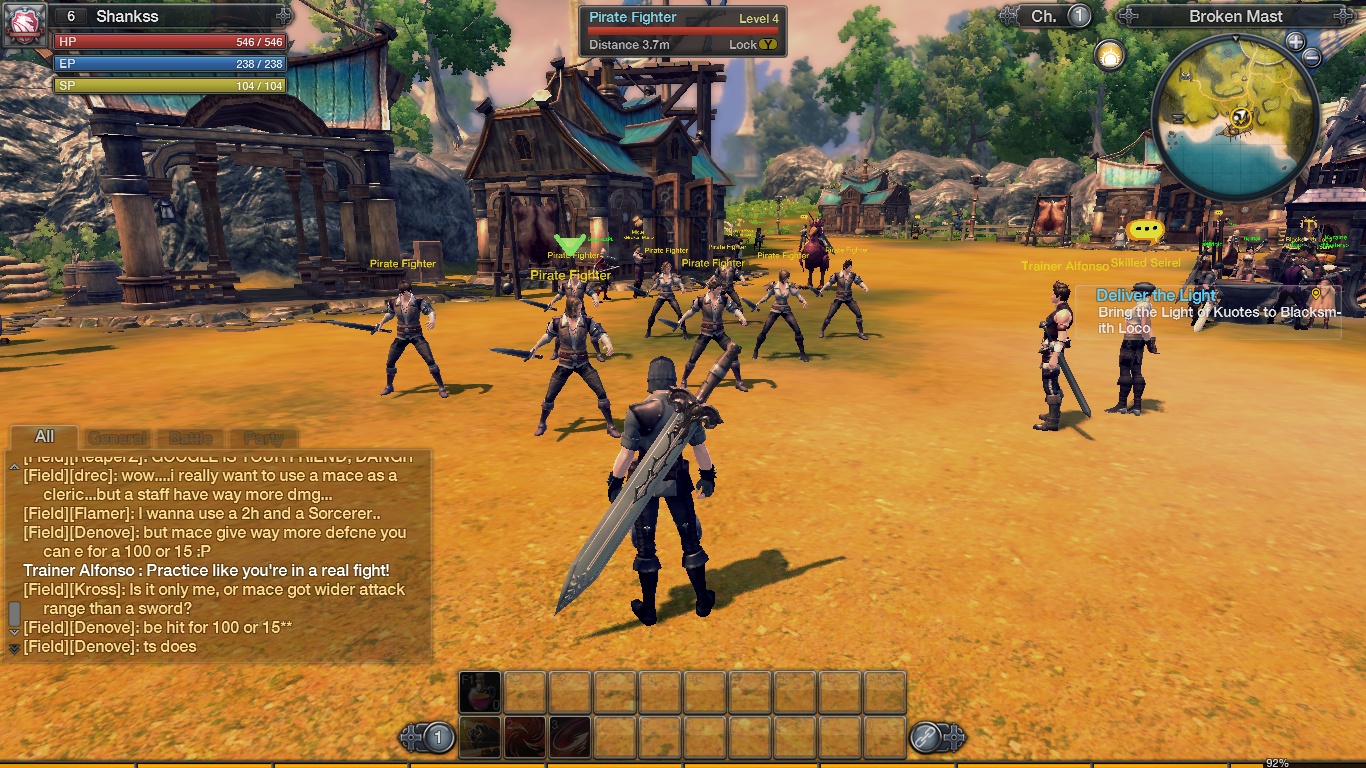Zoom out the minimap with the minus button
The width and height of the screenshot is (1366, 768).
coord(1312,58)
